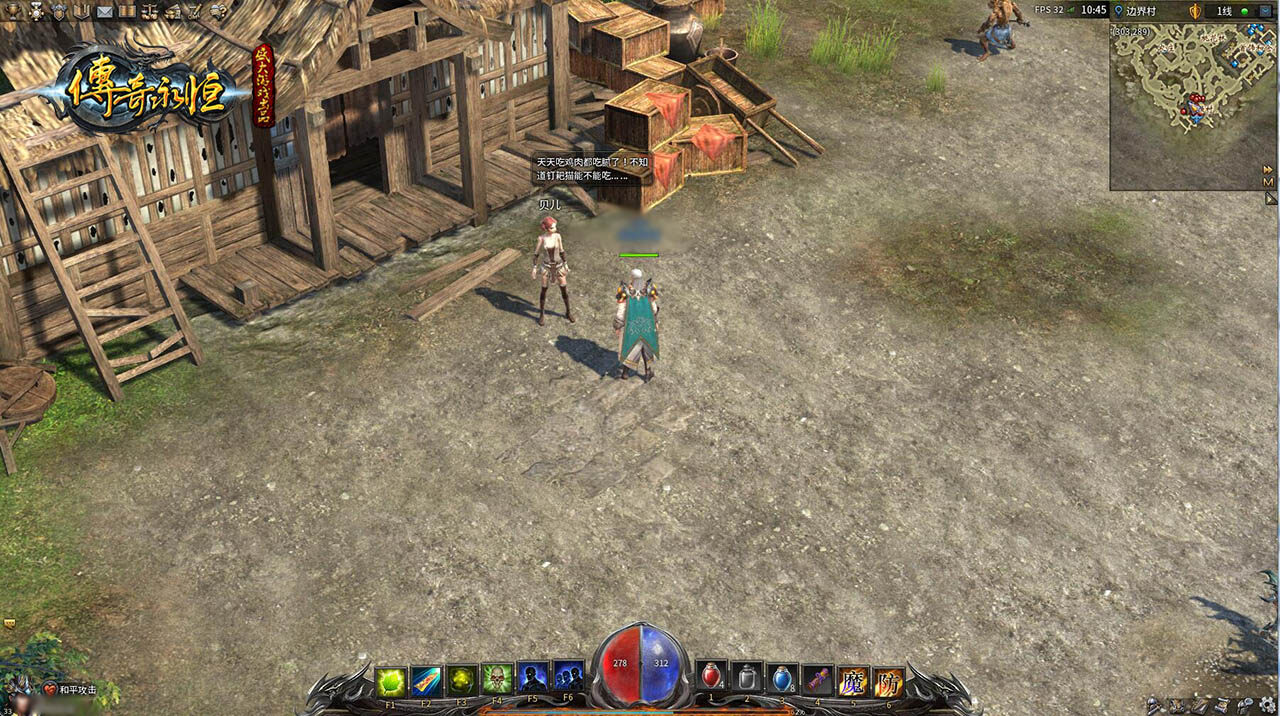Use the purple scroll in slot 4
The width and height of the screenshot is (1280, 716).
818,680
